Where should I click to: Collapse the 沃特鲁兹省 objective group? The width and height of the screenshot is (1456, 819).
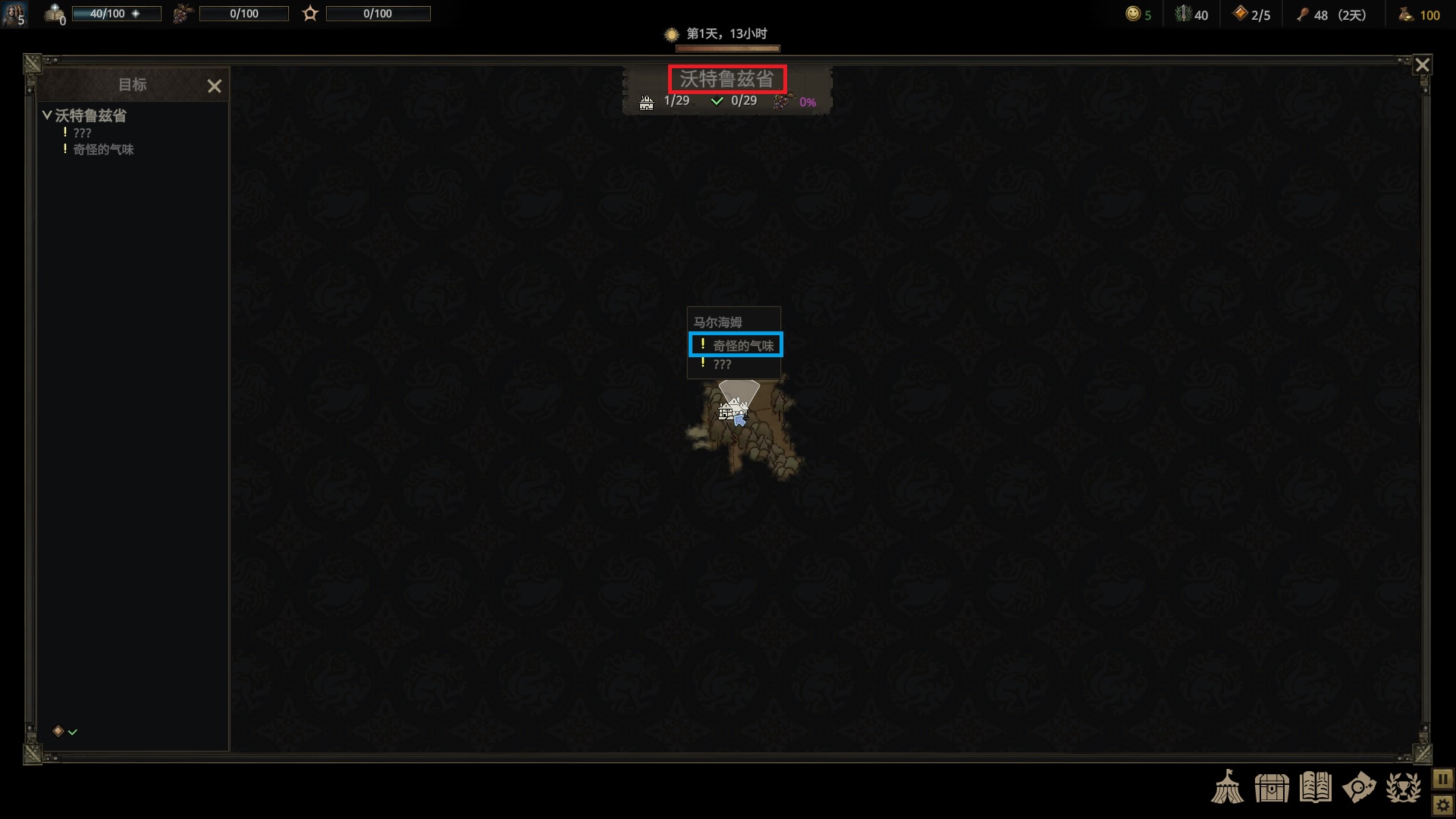click(x=47, y=115)
